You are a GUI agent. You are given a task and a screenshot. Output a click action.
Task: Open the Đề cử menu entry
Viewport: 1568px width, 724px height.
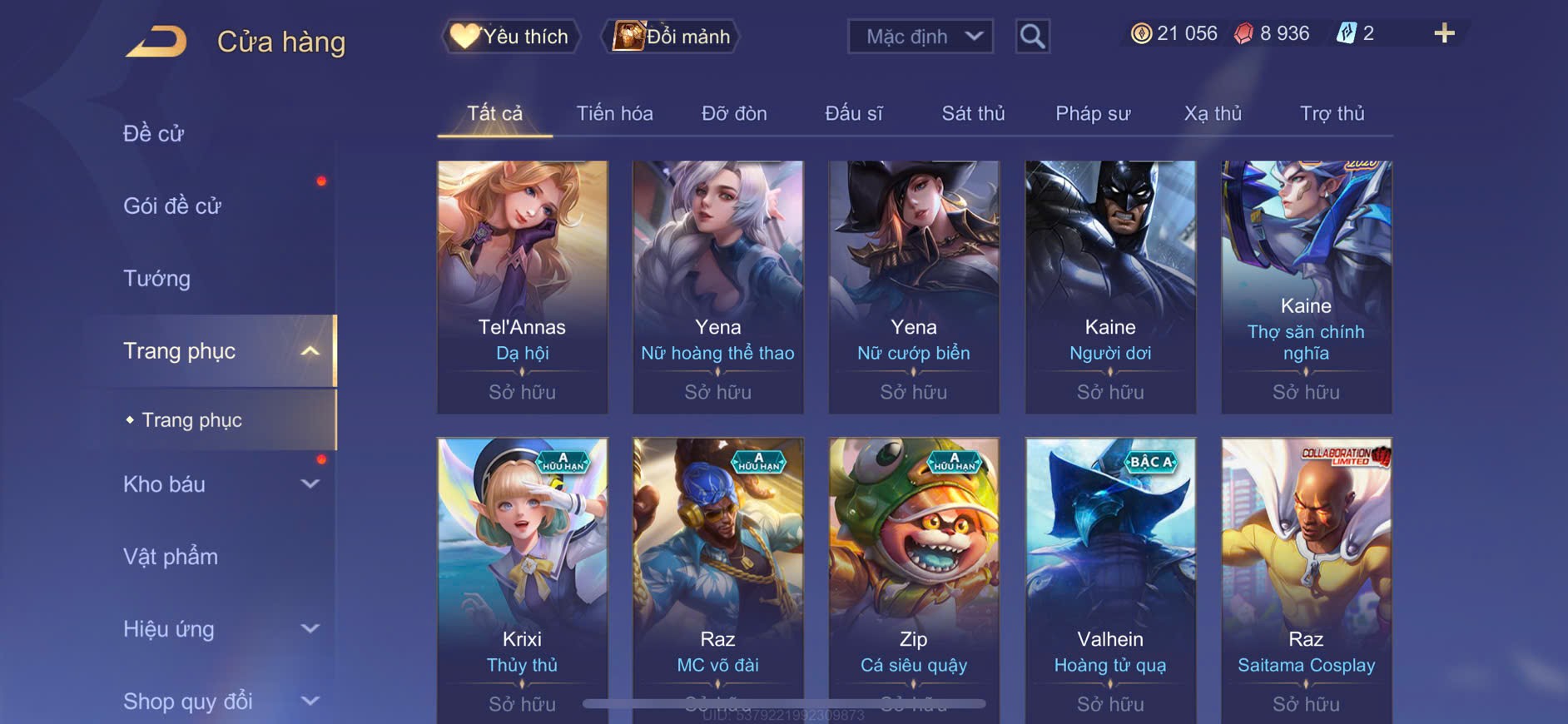tap(154, 133)
